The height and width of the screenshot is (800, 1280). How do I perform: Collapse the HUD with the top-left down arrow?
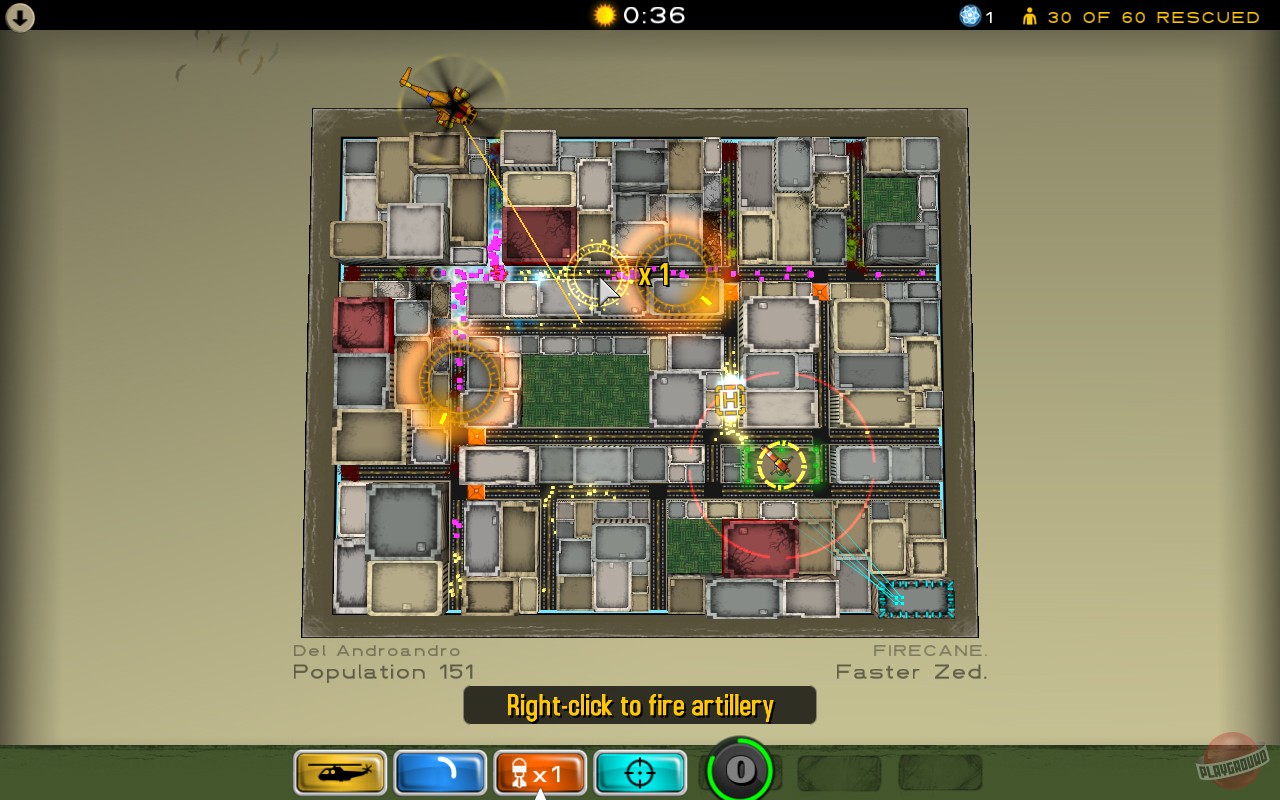[19, 16]
